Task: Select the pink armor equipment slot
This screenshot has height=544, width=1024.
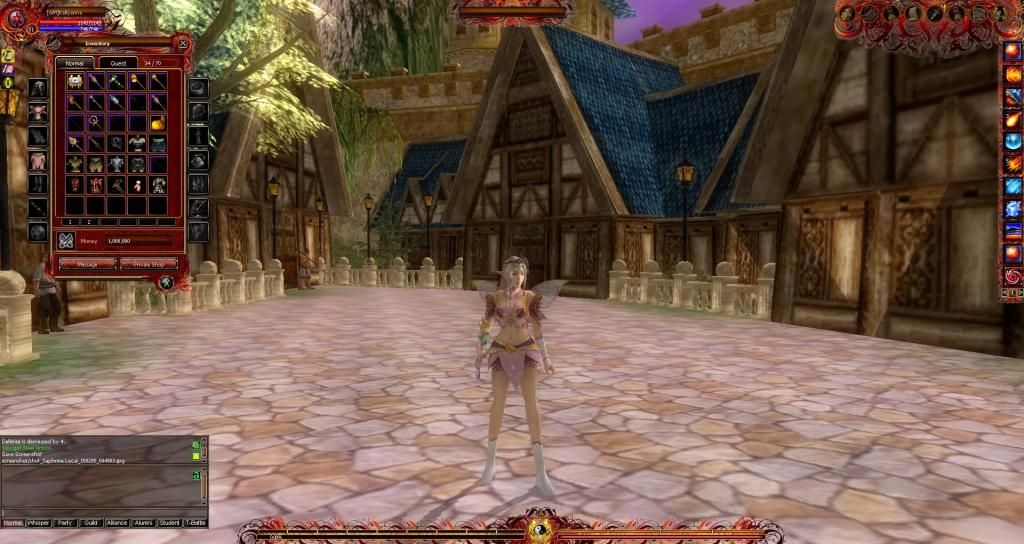Action: point(38,160)
